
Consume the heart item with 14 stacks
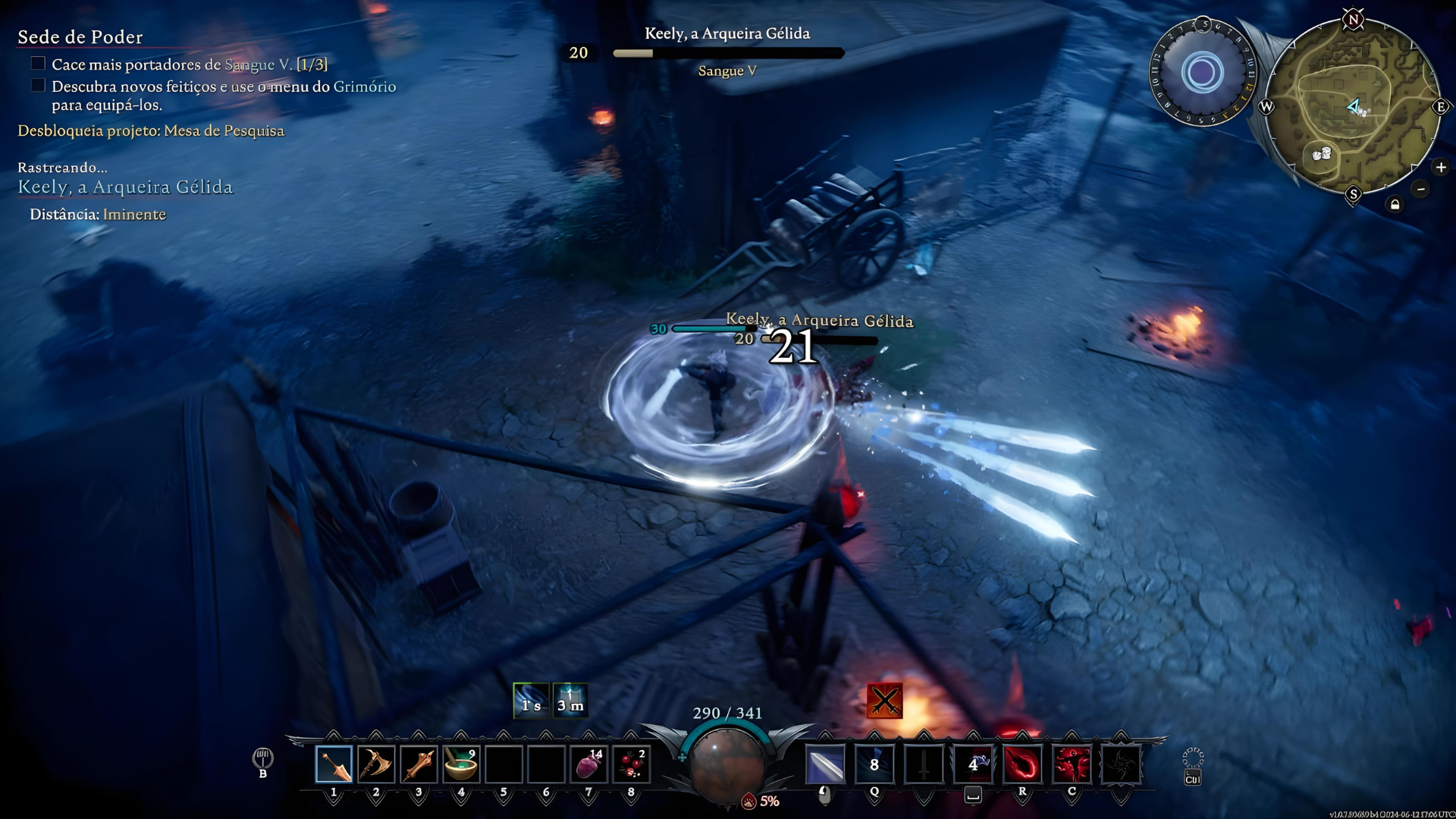click(588, 764)
